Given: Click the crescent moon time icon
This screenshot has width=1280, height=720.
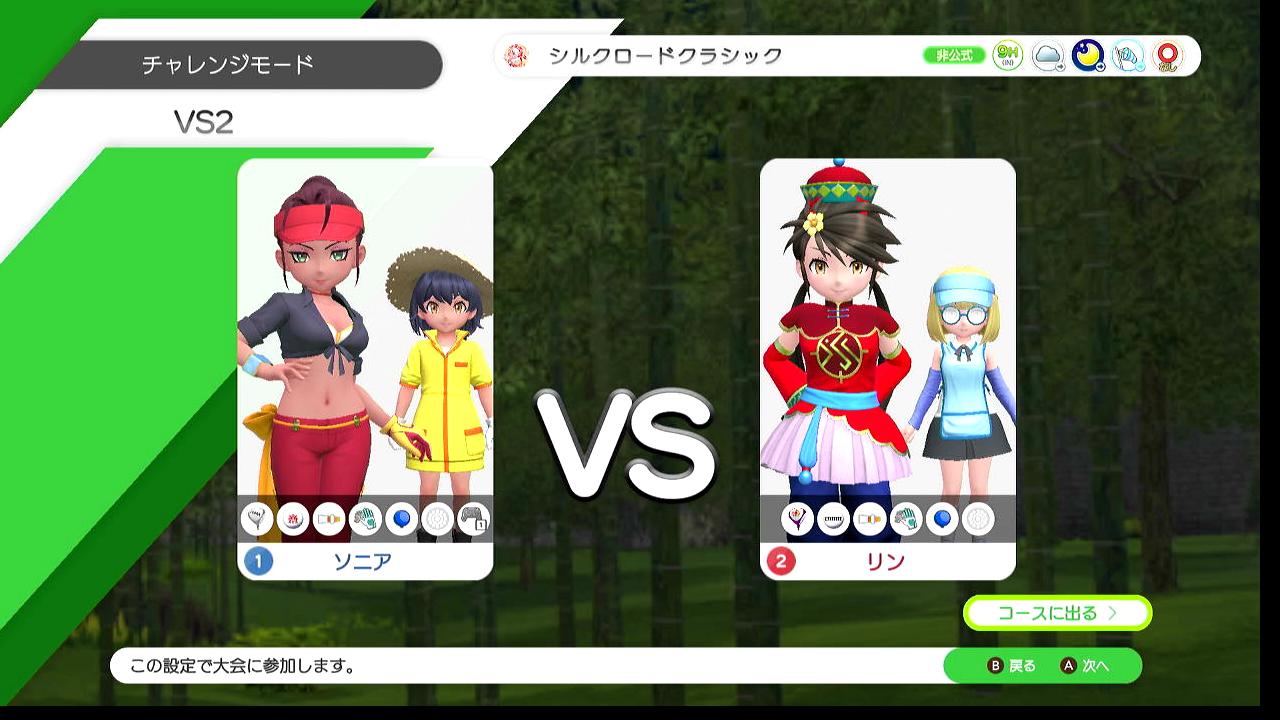Looking at the screenshot, I should pyautogui.click(x=1088, y=56).
